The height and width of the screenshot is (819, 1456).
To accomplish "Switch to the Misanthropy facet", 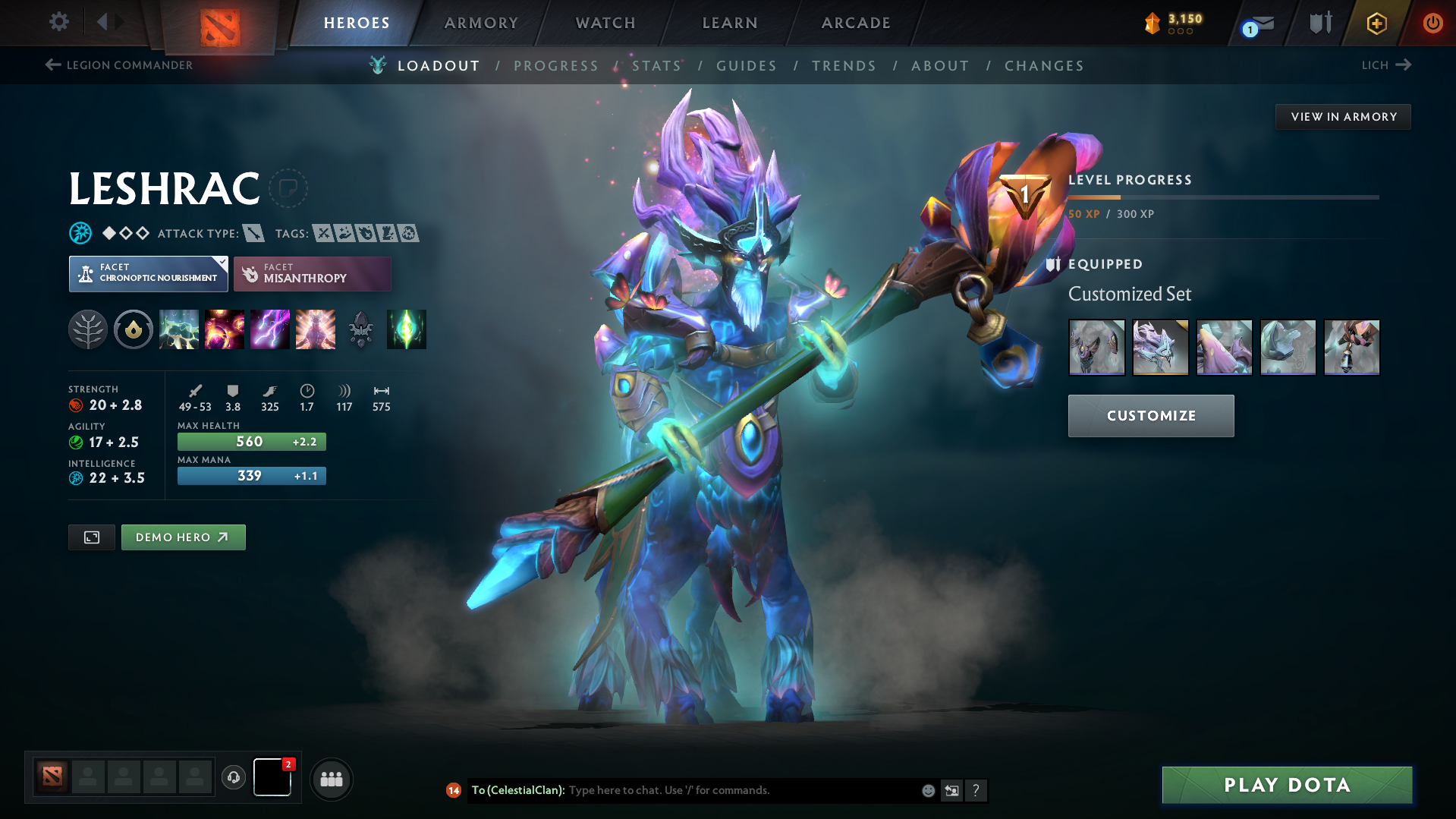I will [312, 273].
